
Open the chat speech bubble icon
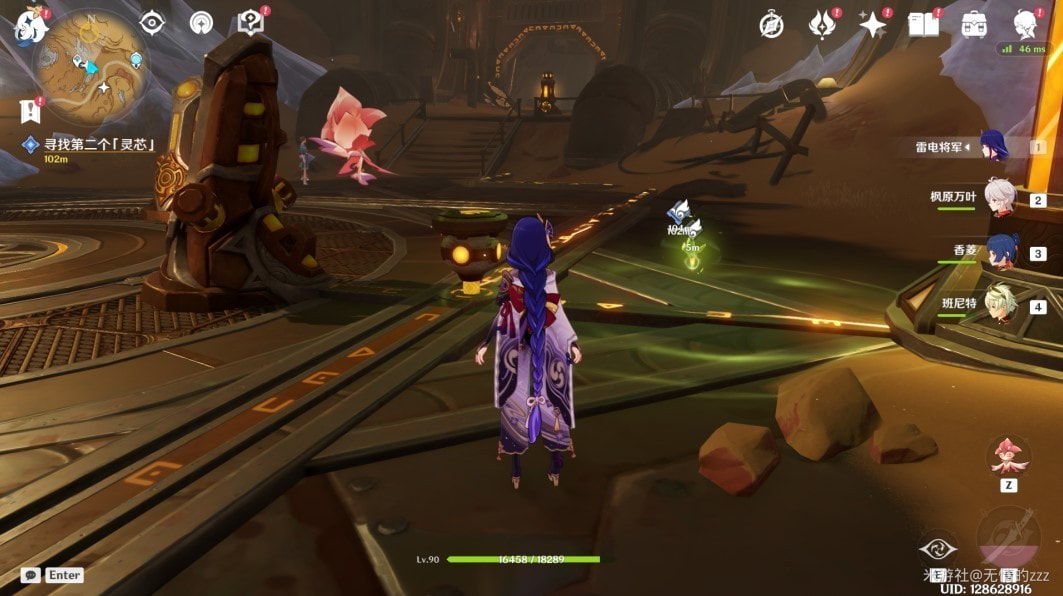click(30, 575)
